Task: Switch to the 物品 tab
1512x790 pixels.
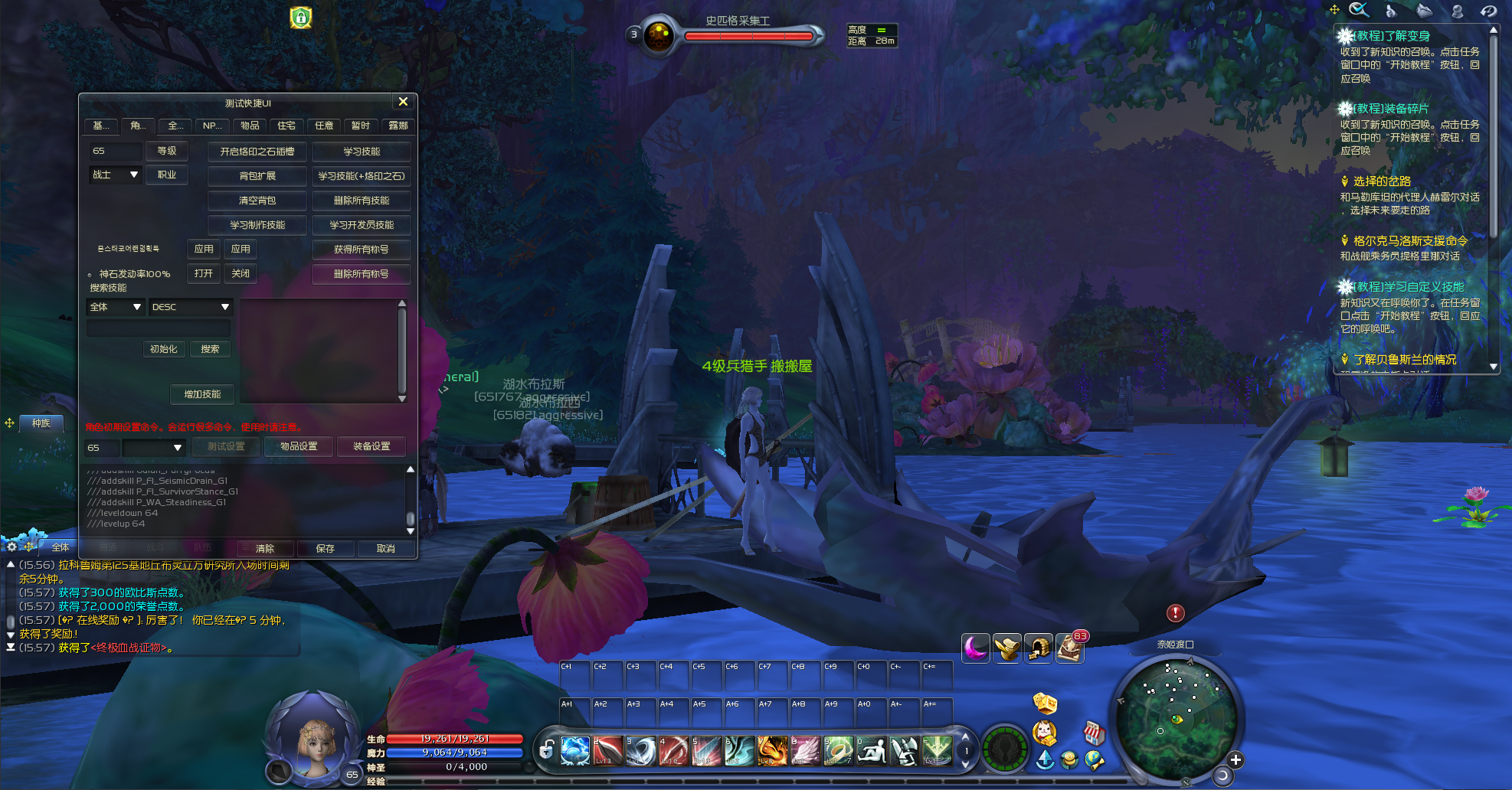Action: 250,126
